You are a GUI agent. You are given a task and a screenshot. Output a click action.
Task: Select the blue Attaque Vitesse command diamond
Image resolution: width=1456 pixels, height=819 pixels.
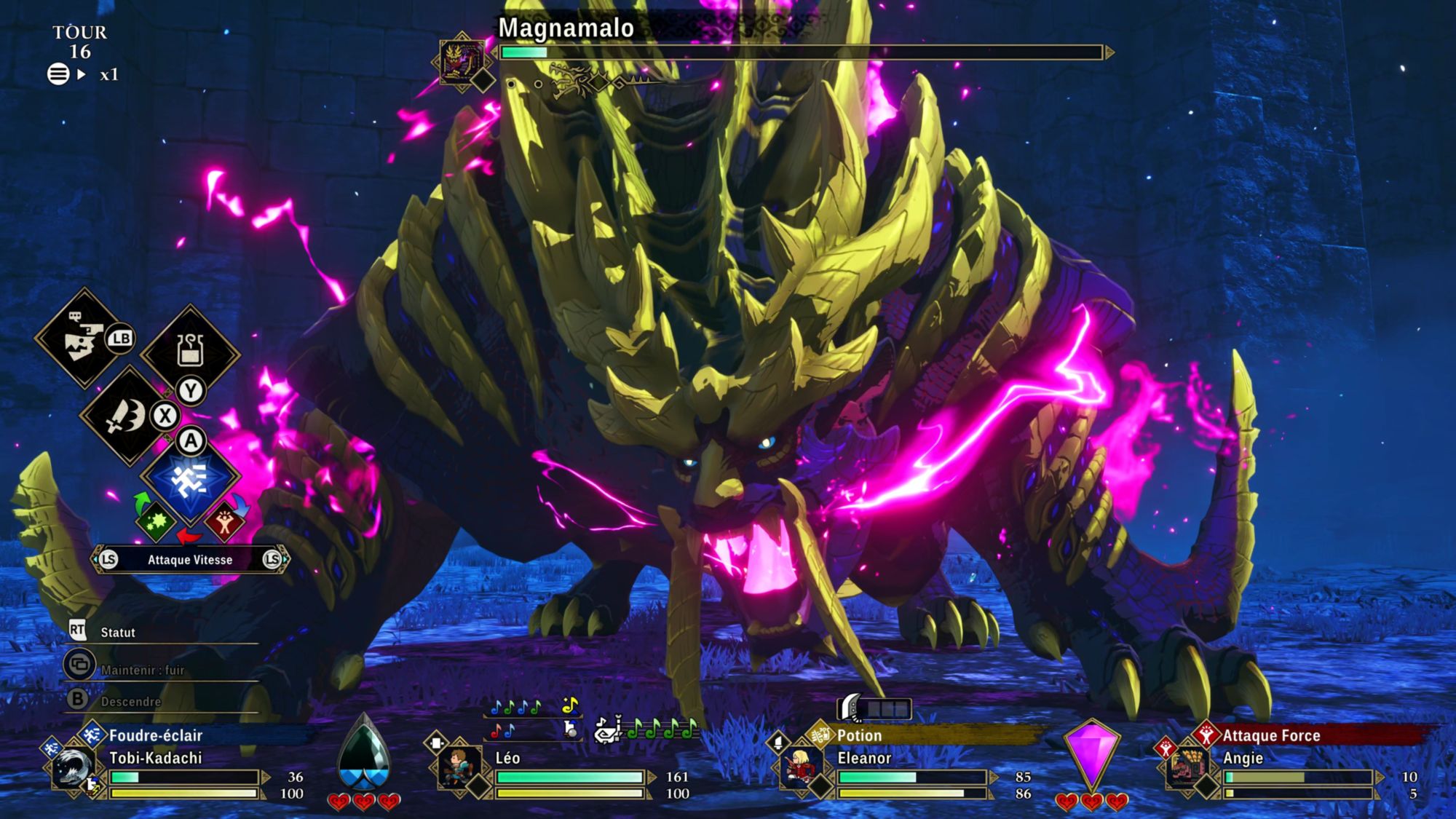[x=190, y=478]
